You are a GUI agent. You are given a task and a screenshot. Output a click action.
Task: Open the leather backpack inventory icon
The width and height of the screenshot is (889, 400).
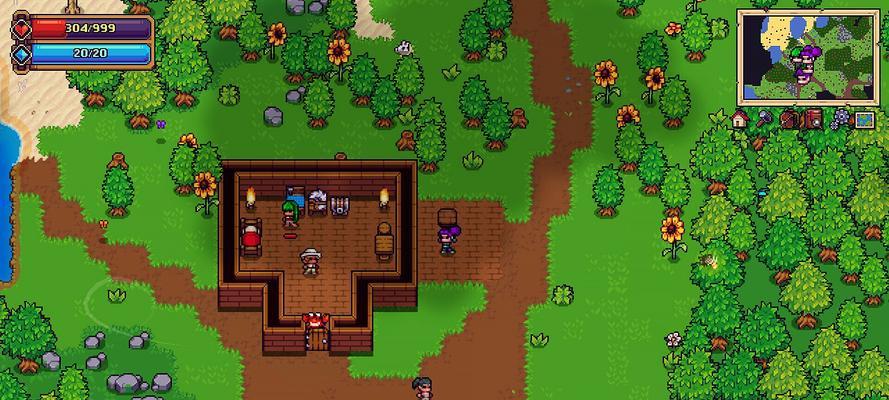point(790,119)
